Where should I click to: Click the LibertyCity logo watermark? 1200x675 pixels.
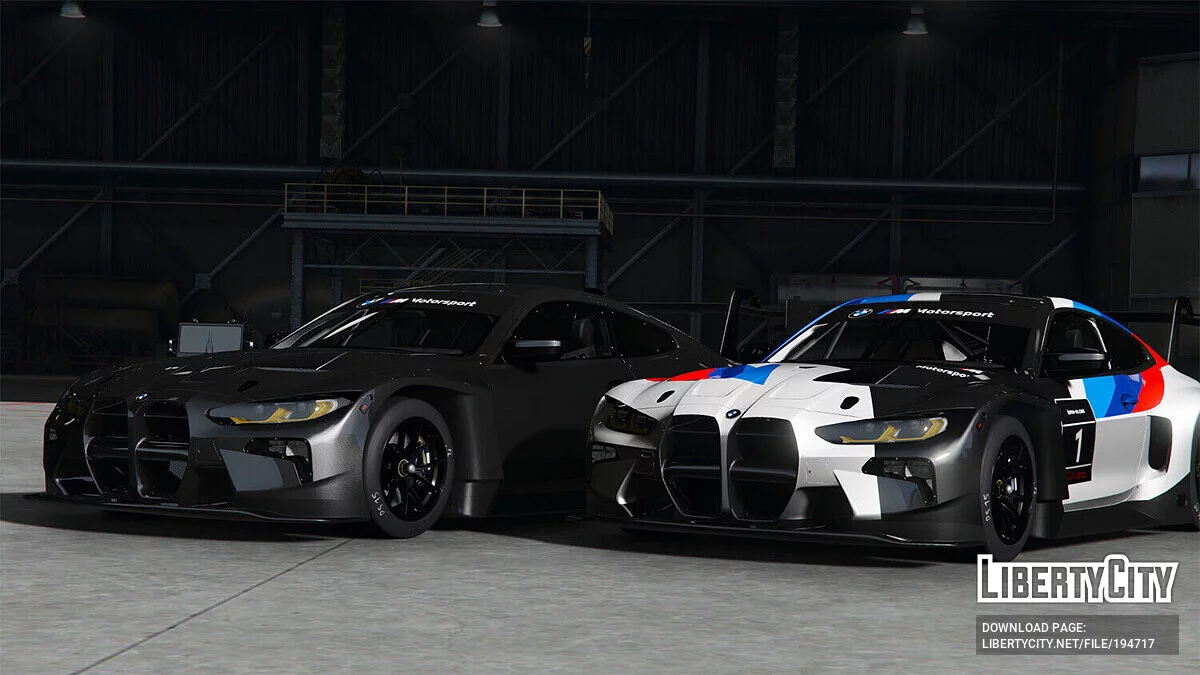tap(1077, 579)
